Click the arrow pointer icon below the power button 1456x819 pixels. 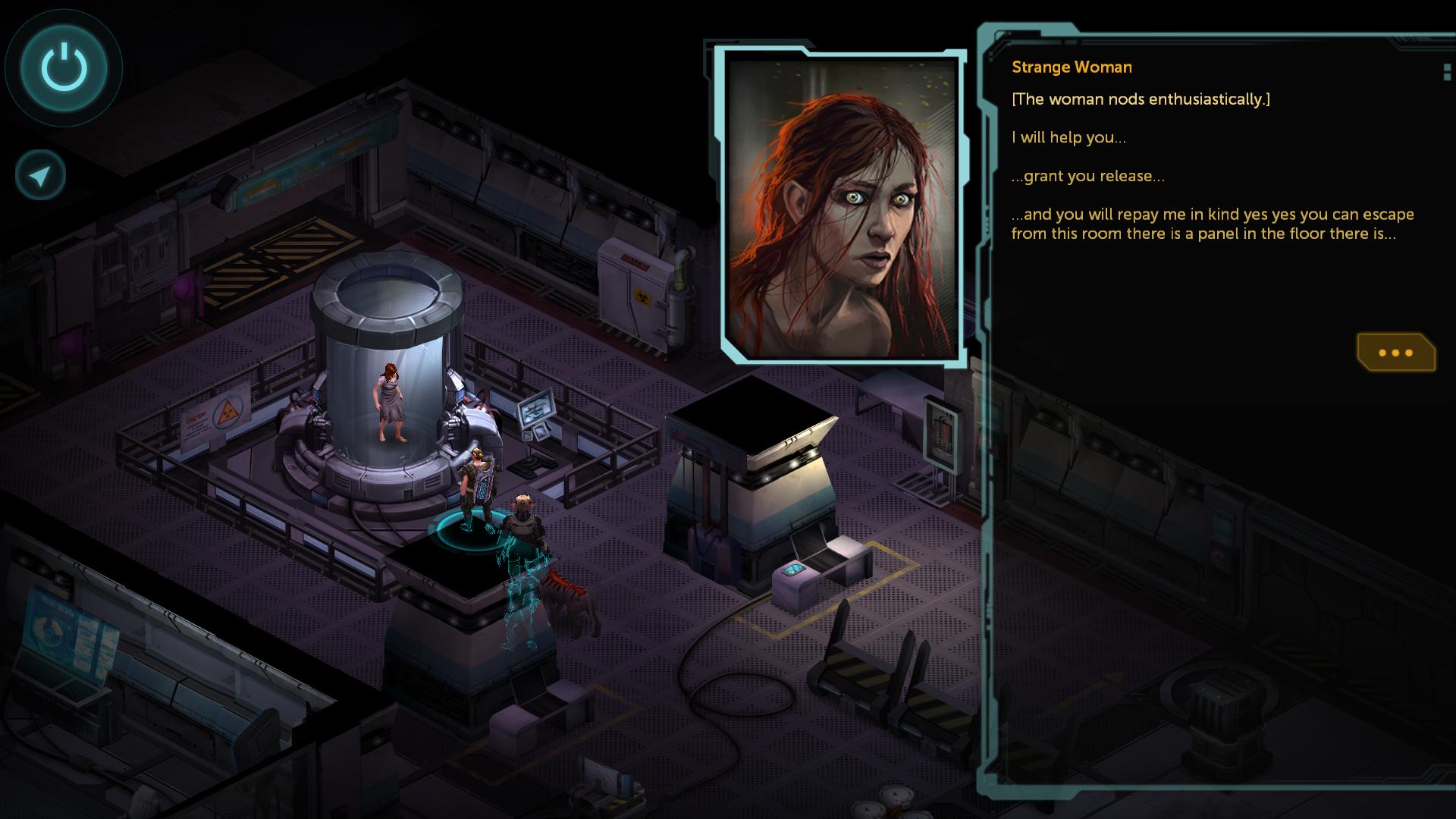pyautogui.click(x=41, y=176)
